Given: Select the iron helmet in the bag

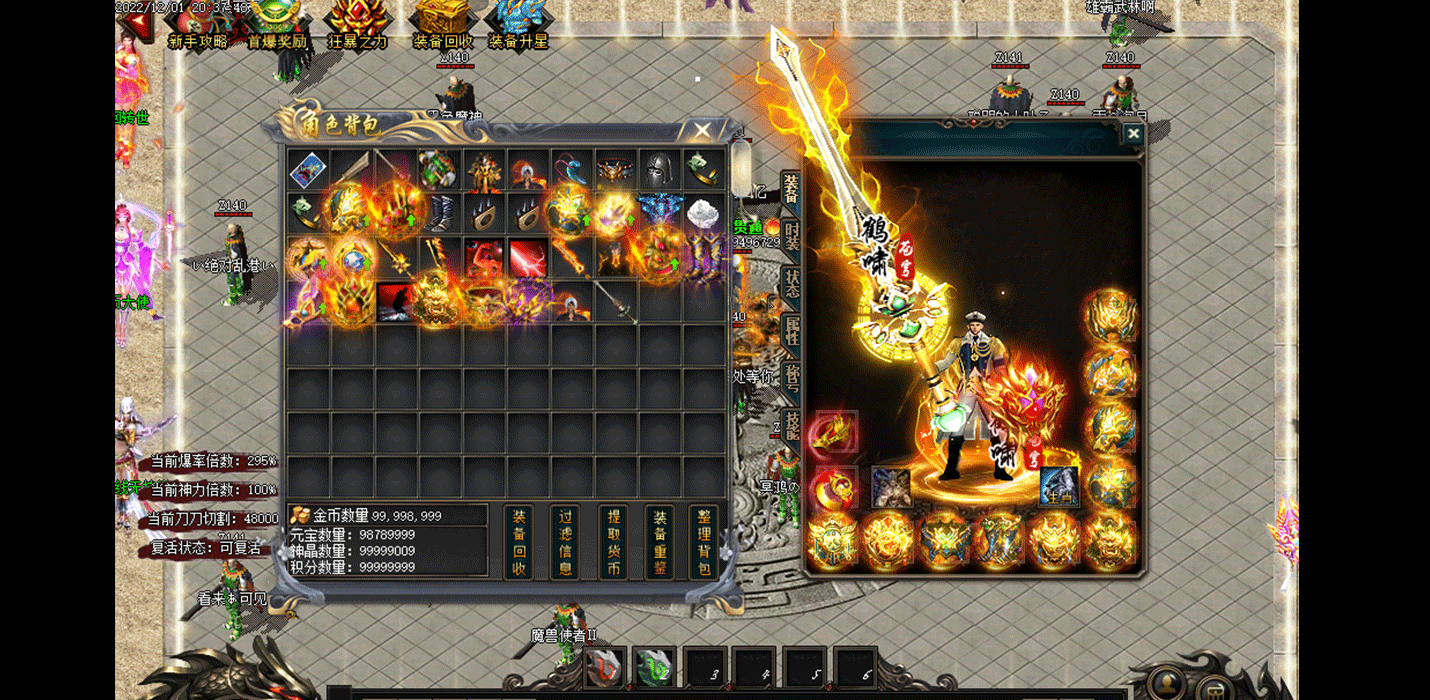Looking at the screenshot, I should pos(659,170).
